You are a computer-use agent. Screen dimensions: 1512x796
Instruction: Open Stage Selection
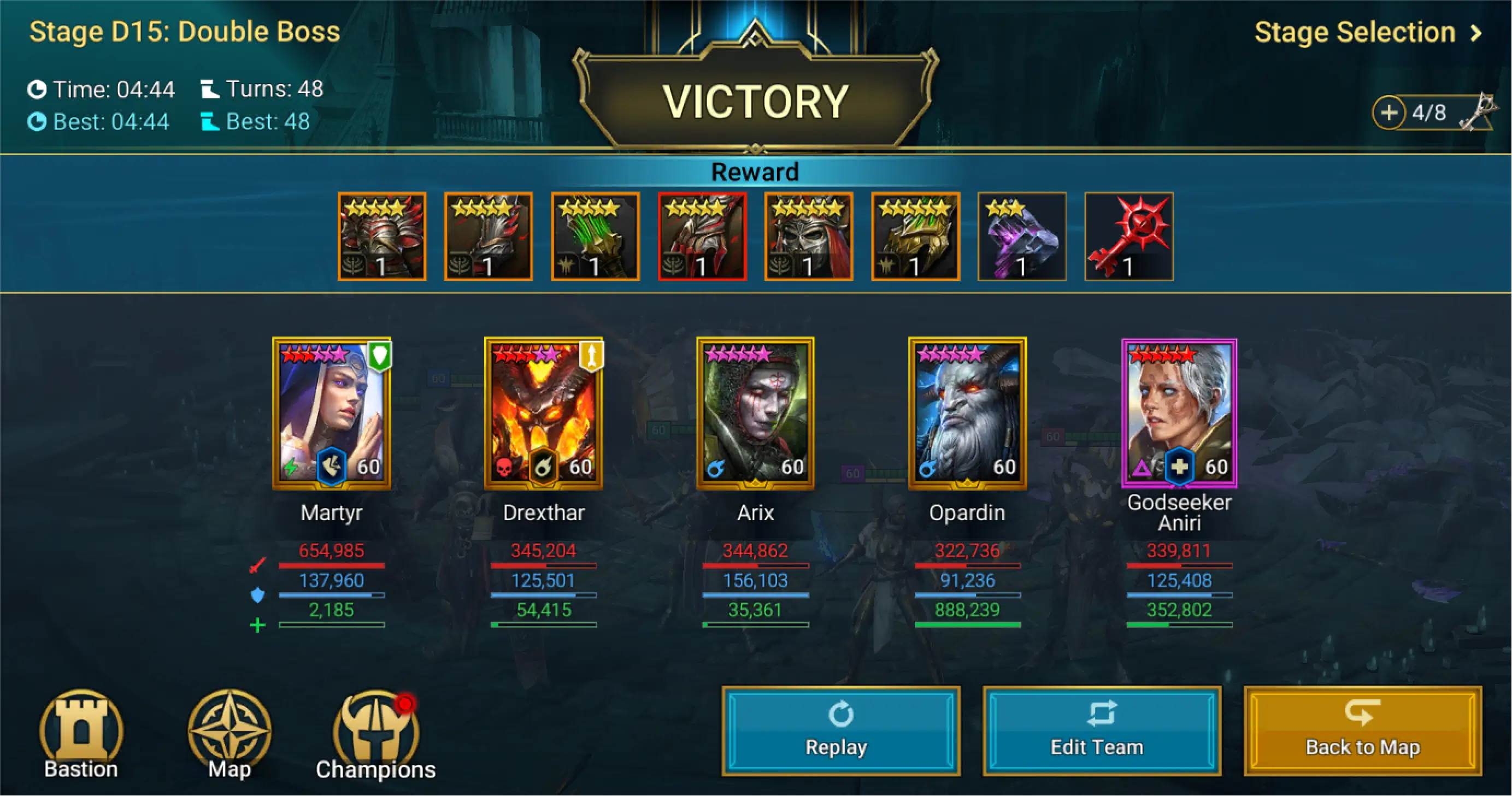tap(1367, 33)
